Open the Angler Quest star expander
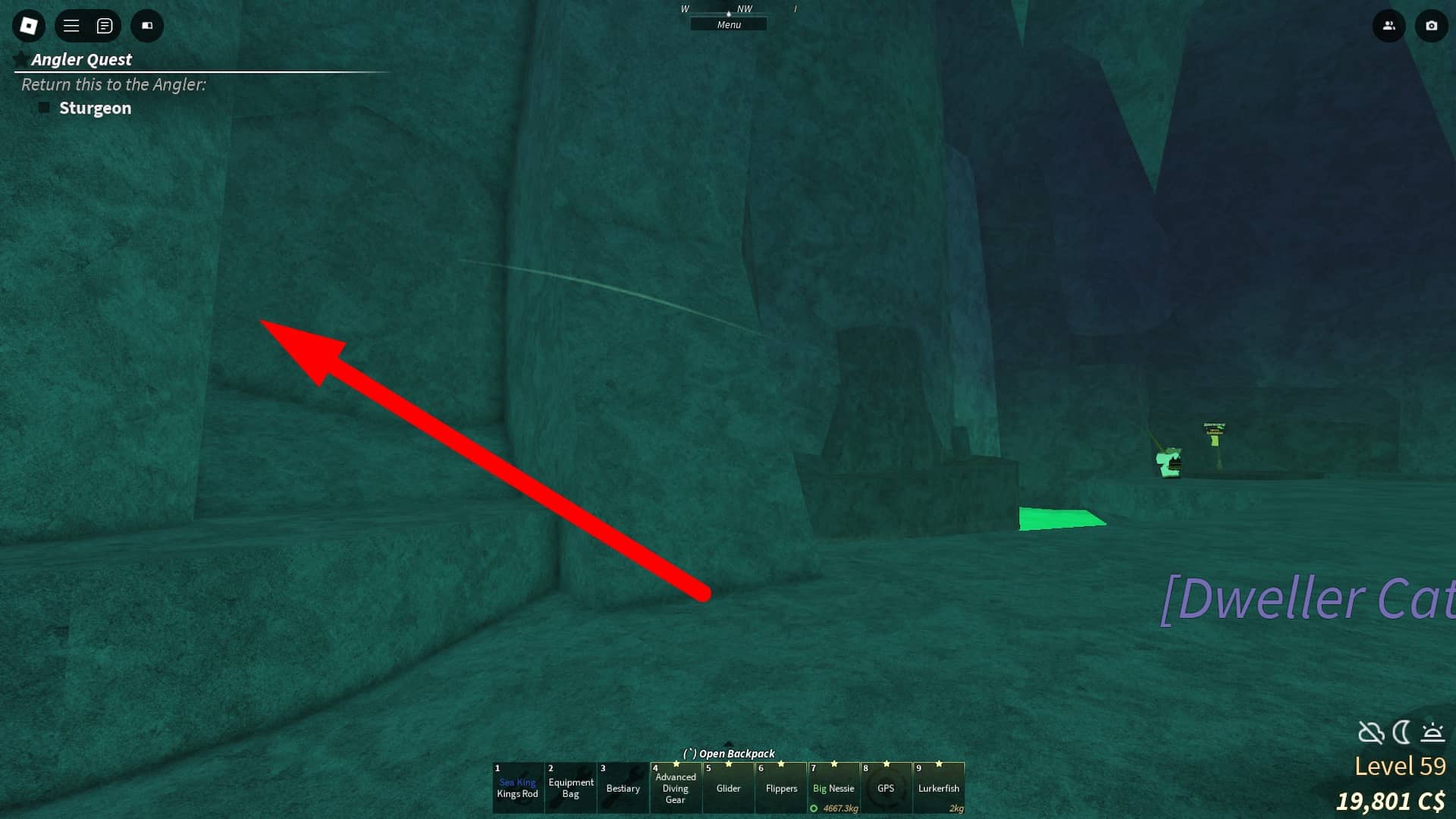The height and width of the screenshot is (819, 1456). [x=20, y=58]
